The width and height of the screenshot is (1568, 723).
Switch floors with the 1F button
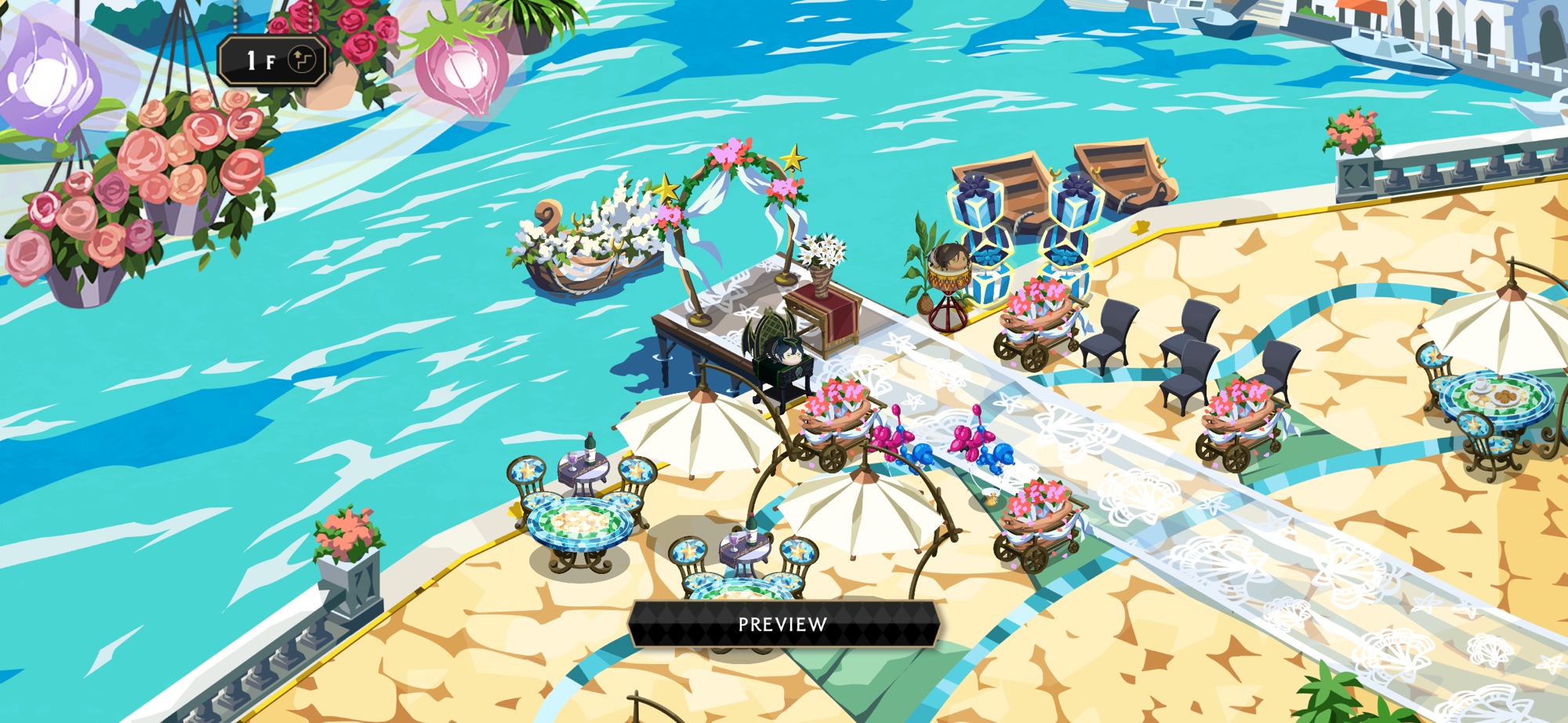(x=274, y=60)
